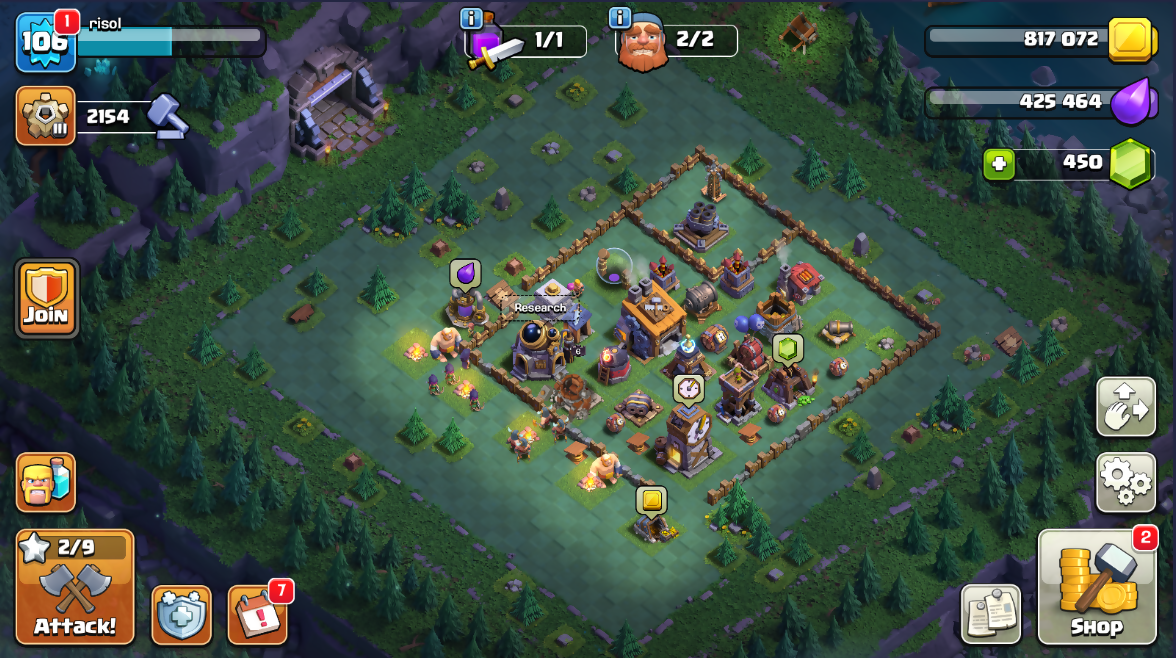Image resolution: width=1176 pixels, height=658 pixels.
Task: Show master builder info icon
Action: point(620,18)
